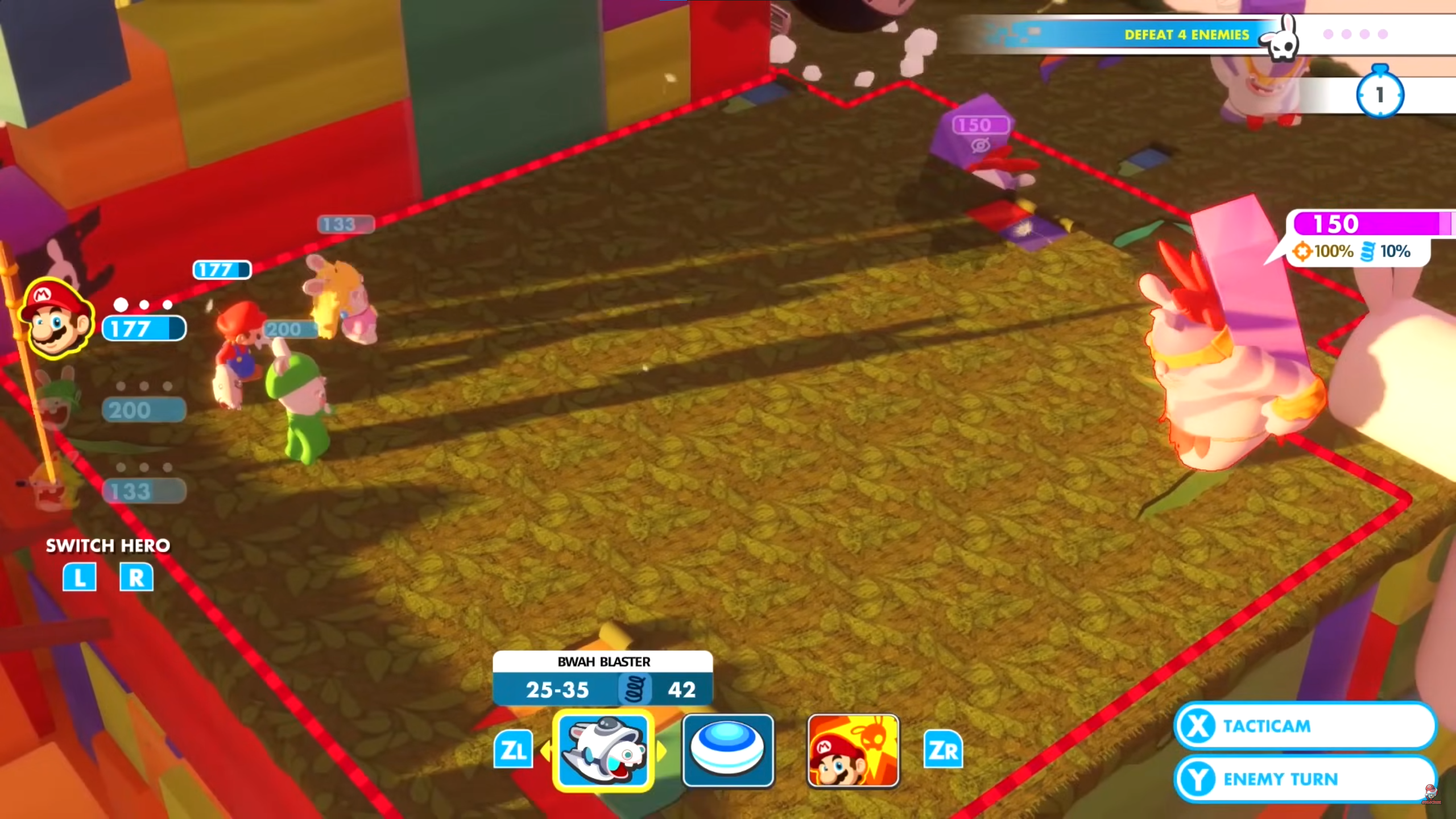Image resolution: width=1456 pixels, height=819 pixels.
Task: Toggle hero selection with the L button prompt
Action: pos(80,577)
